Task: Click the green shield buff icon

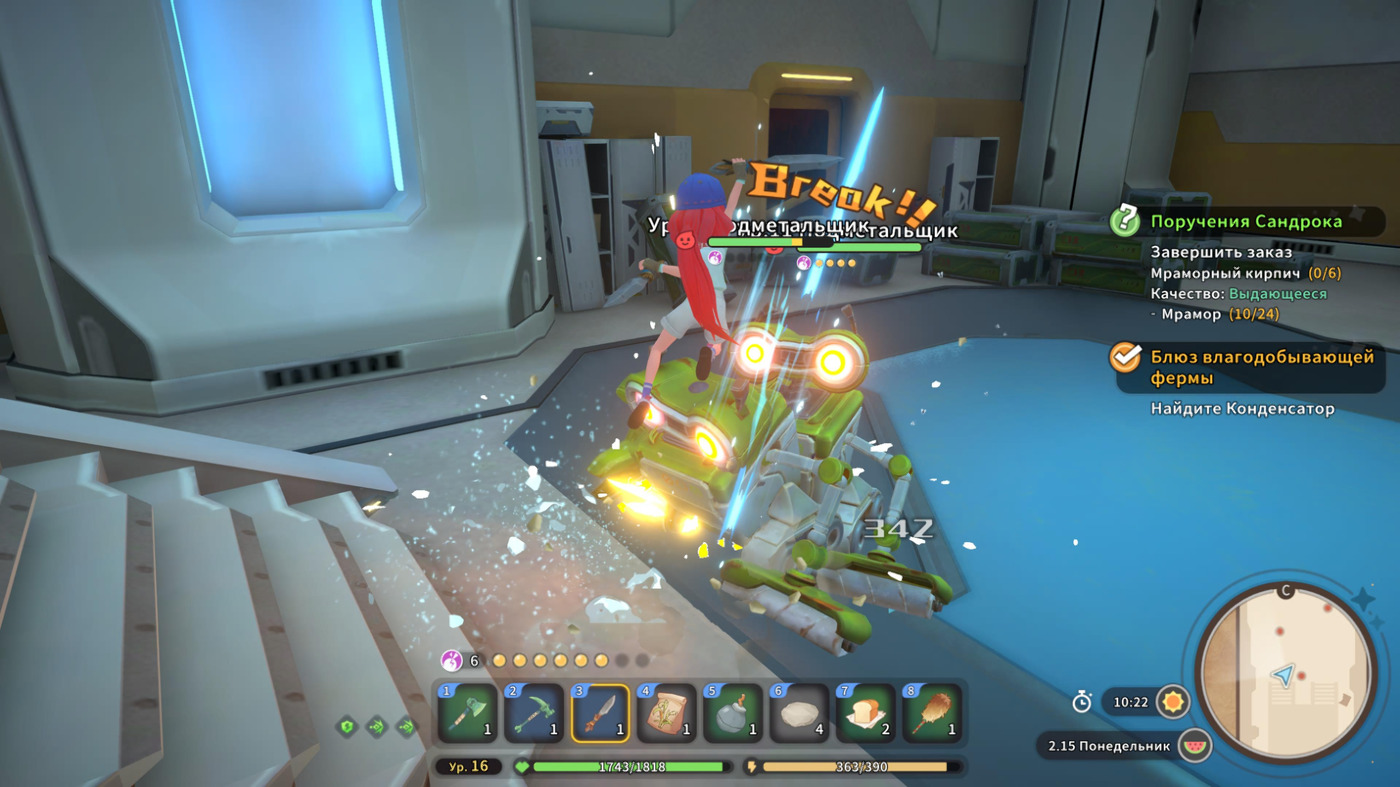Action: 347,727
